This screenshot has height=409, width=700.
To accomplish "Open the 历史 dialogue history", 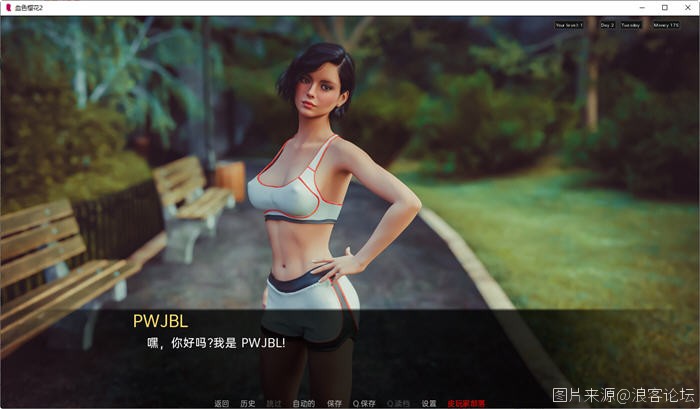I will click(247, 403).
